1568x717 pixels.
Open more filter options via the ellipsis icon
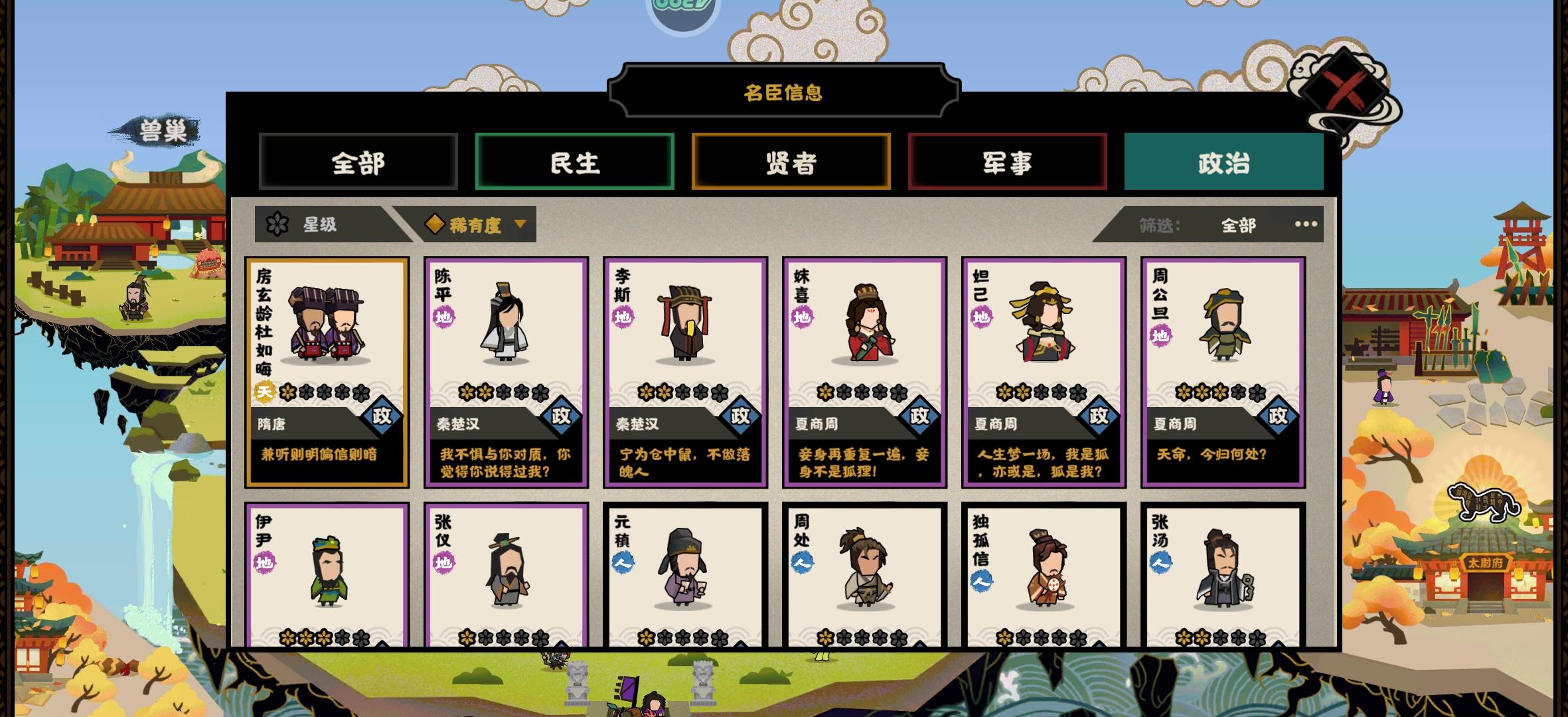coord(1306,226)
